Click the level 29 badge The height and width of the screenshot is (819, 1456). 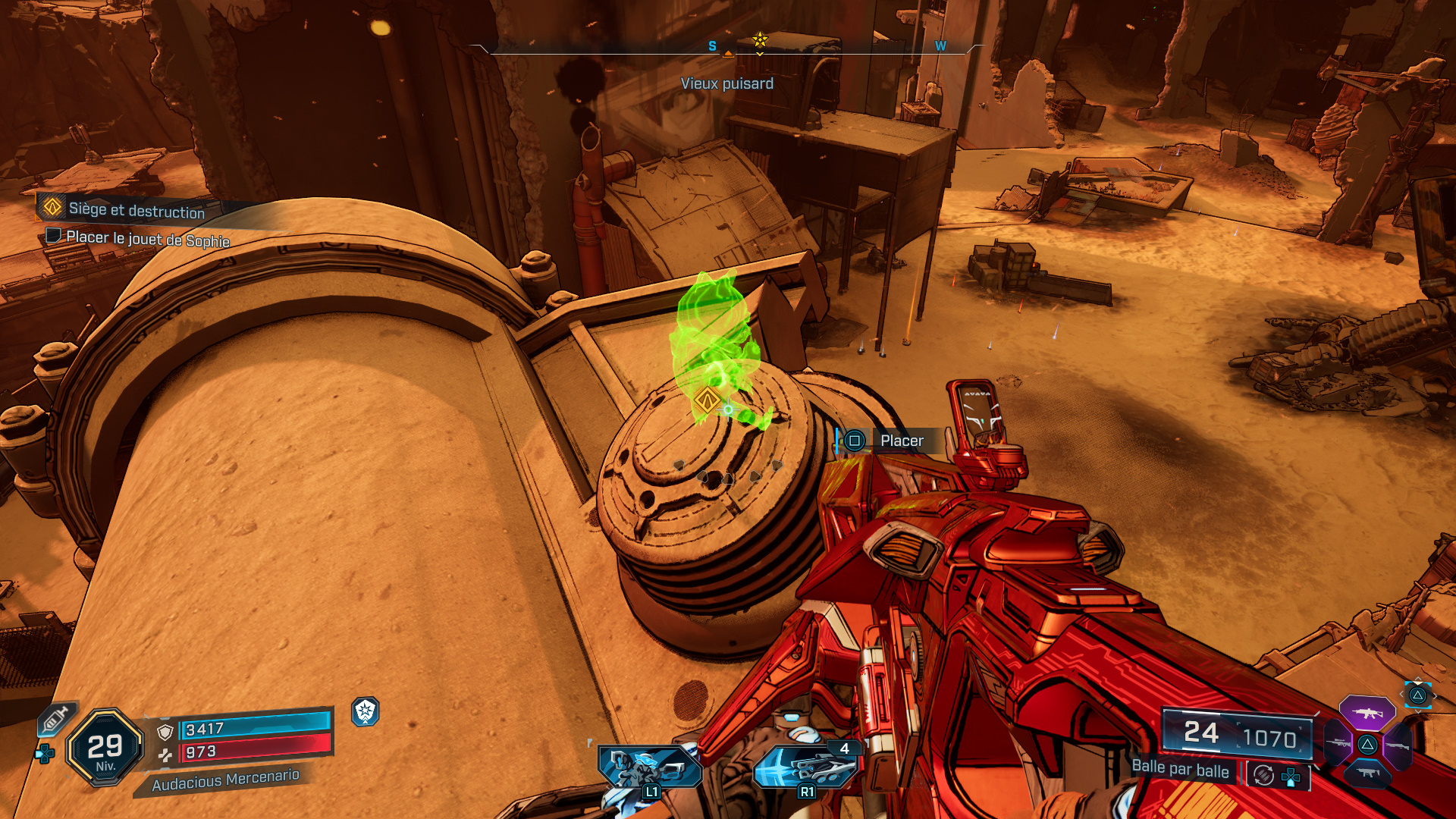click(105, 746)
